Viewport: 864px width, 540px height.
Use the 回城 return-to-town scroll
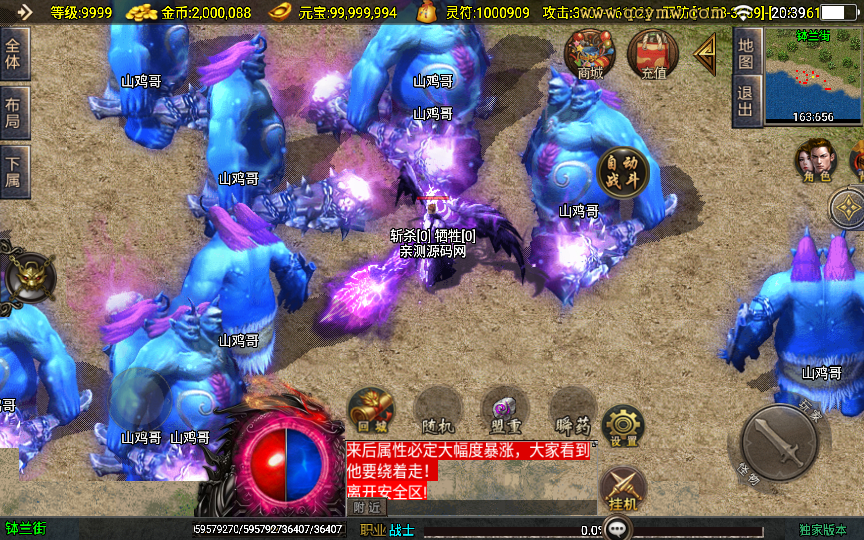[x=370, y=411]
